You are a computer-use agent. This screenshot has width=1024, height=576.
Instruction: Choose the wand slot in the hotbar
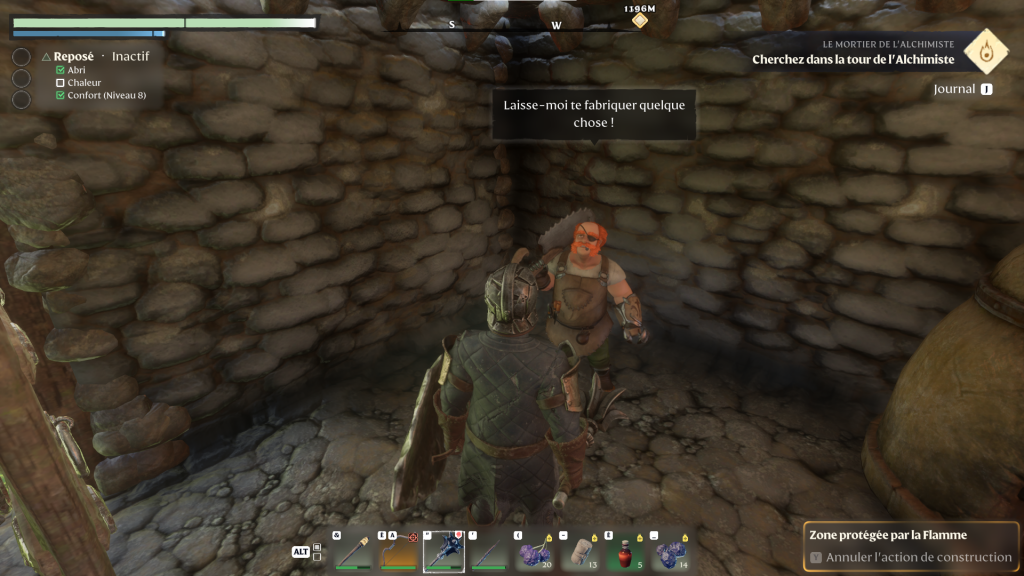(489, 551)
